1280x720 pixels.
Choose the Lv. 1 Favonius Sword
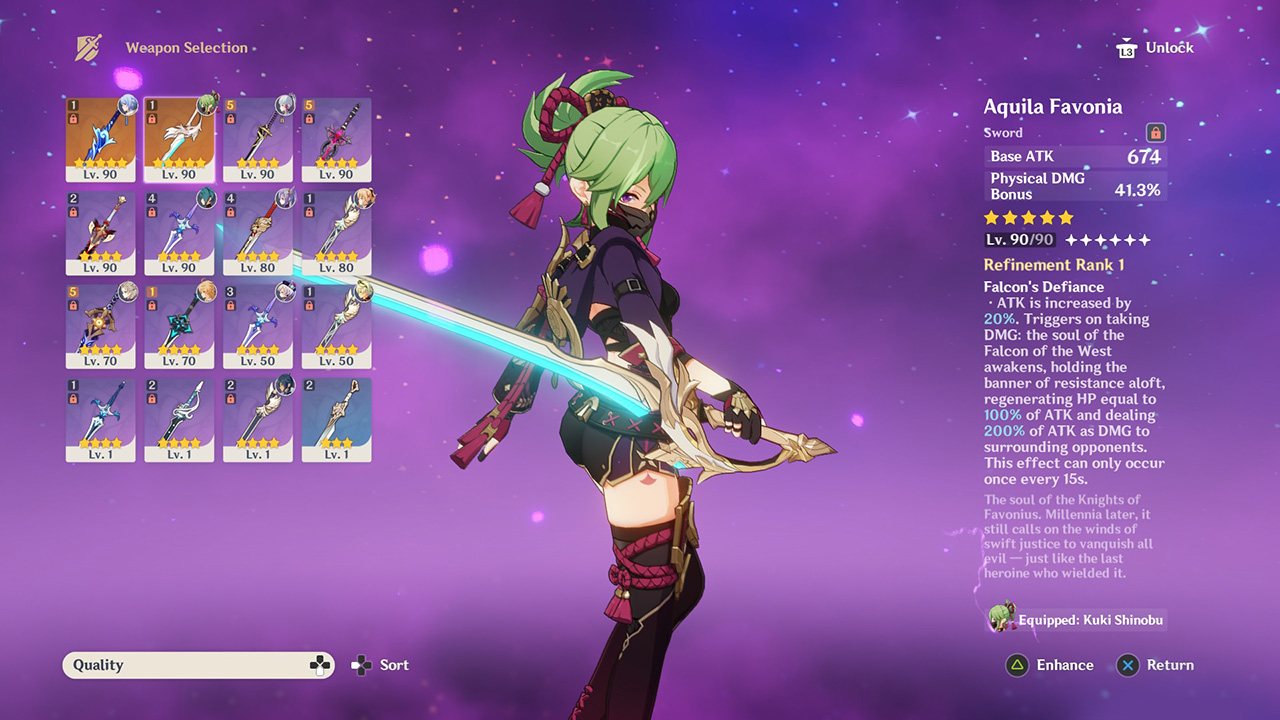258,416
